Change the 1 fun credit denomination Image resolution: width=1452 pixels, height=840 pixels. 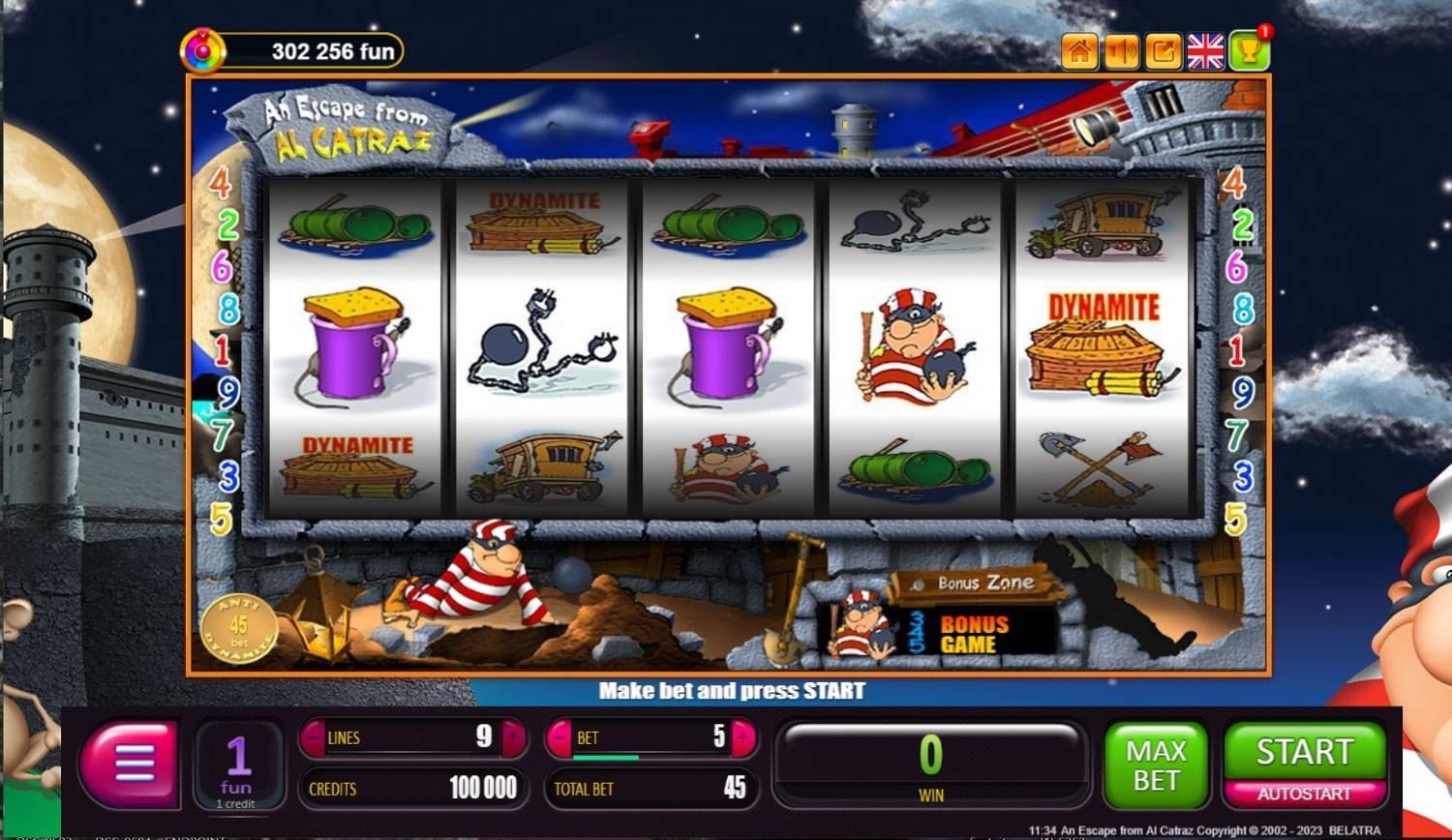[238, 767]
